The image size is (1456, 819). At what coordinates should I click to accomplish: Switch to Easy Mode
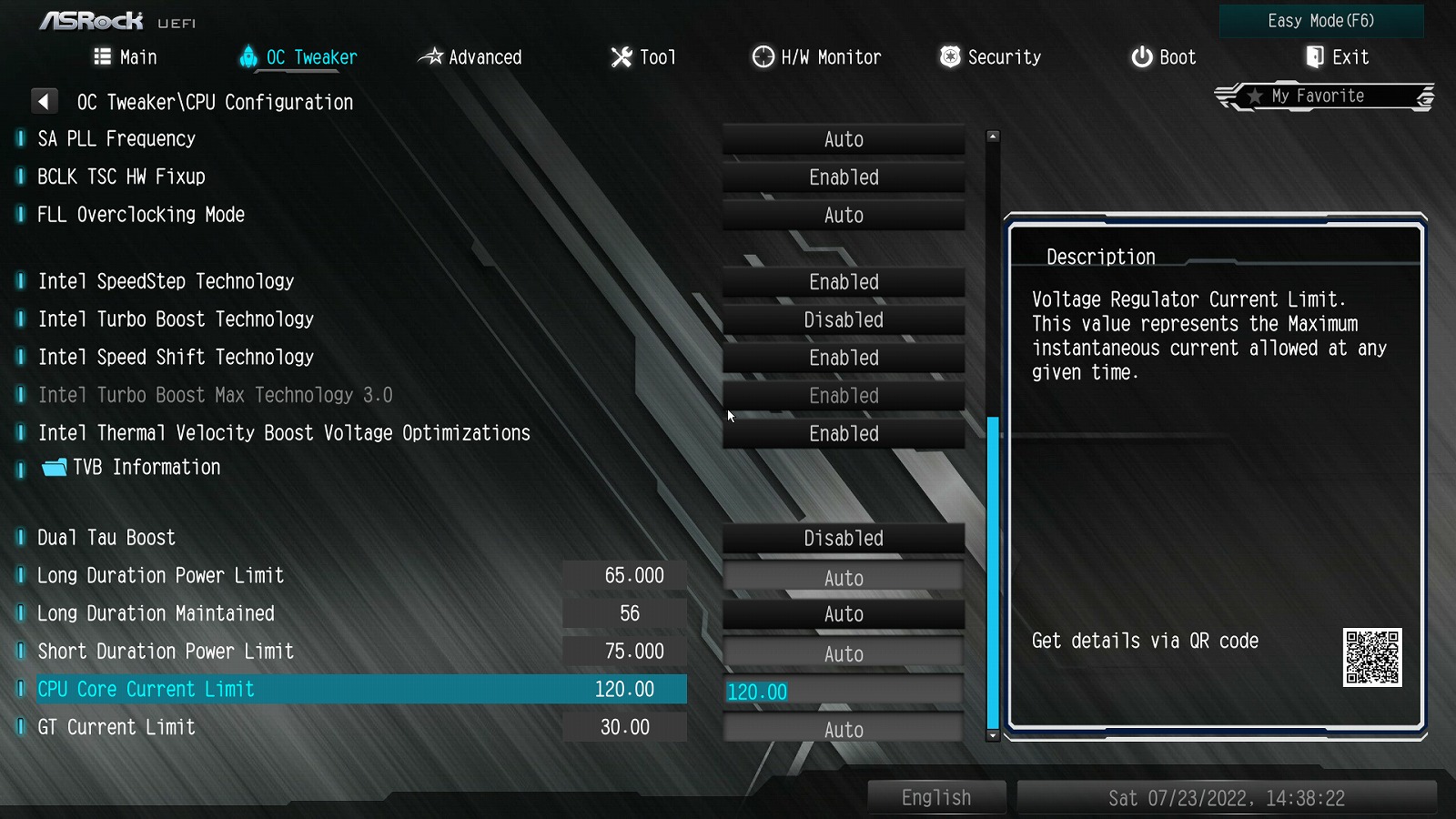pyautogui.click(x=1320, y=21)
